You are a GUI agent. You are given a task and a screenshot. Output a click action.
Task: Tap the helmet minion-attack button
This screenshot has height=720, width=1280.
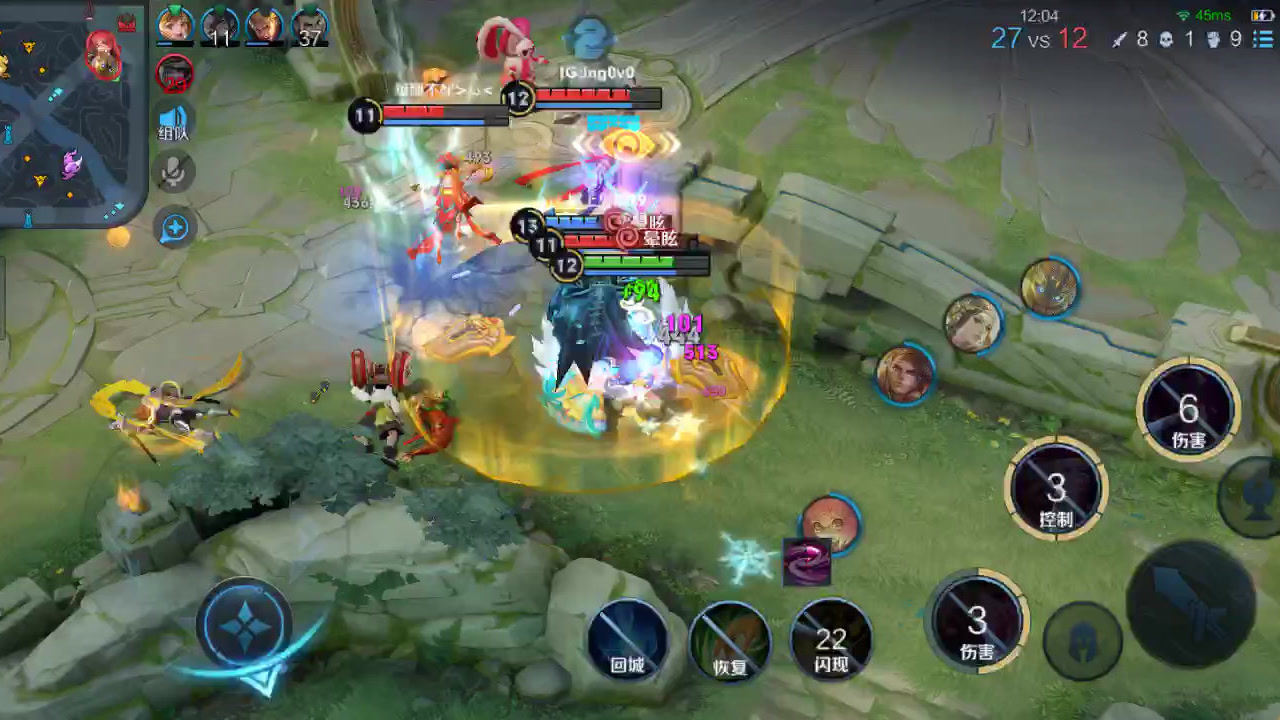click(1082, 640)
